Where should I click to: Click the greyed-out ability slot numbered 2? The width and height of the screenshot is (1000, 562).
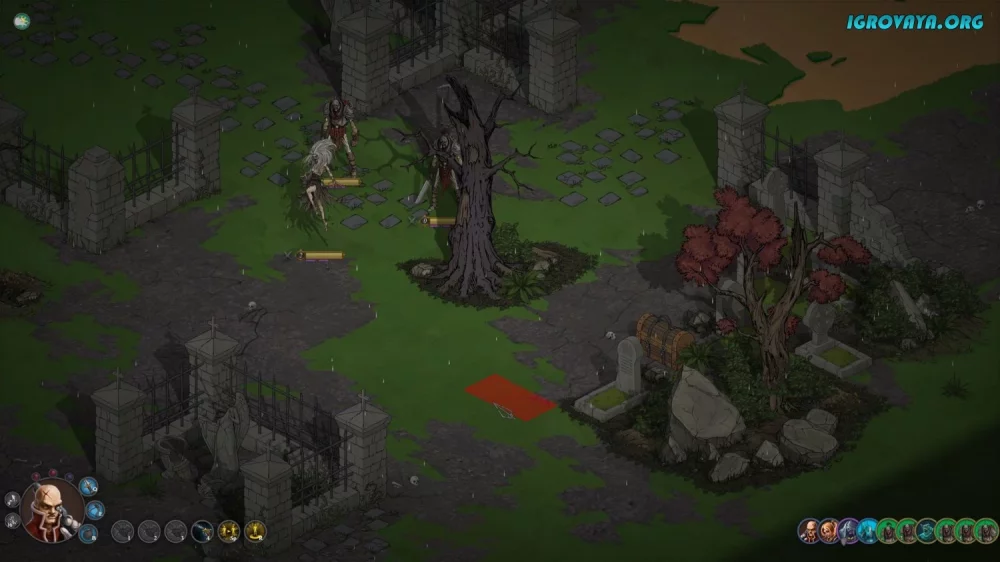tap(148, 531)
